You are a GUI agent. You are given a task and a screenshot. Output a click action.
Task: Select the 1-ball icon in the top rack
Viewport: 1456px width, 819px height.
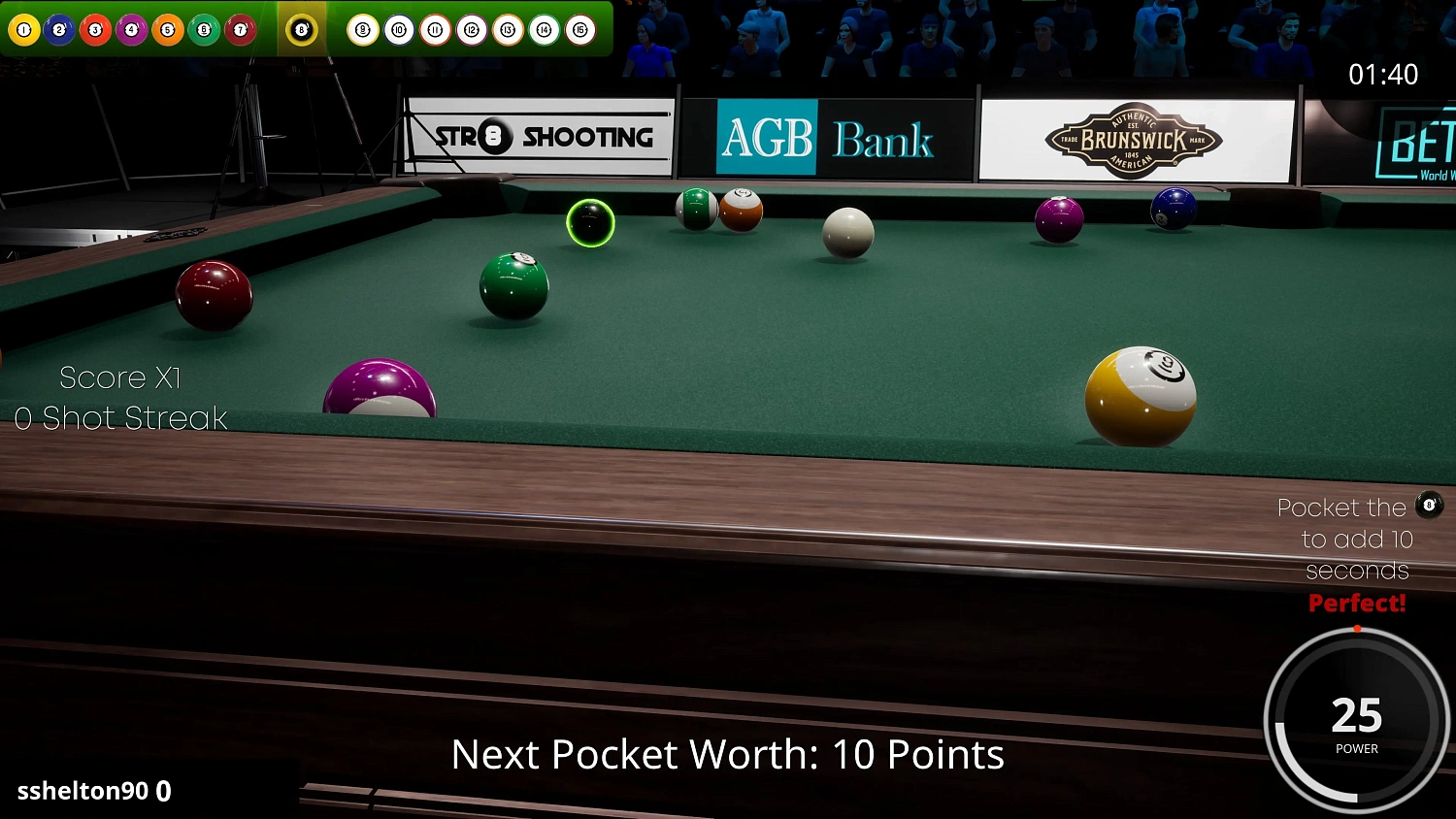(x=21, y=29)
